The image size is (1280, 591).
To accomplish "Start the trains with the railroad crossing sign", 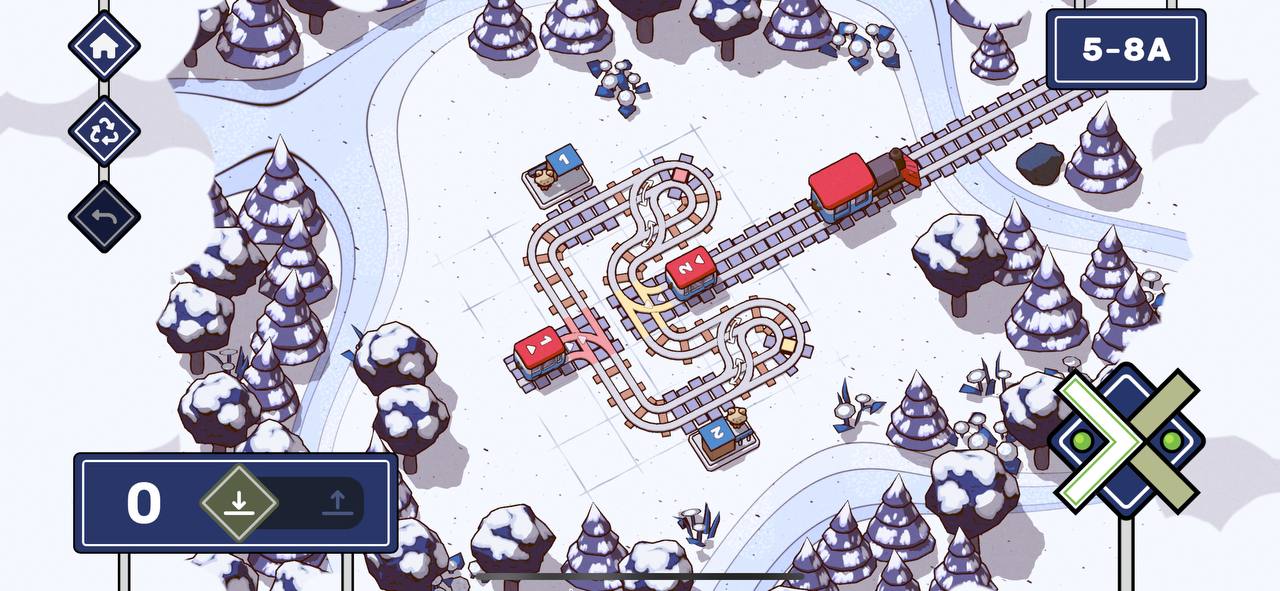I will [x=1126, y=440].
